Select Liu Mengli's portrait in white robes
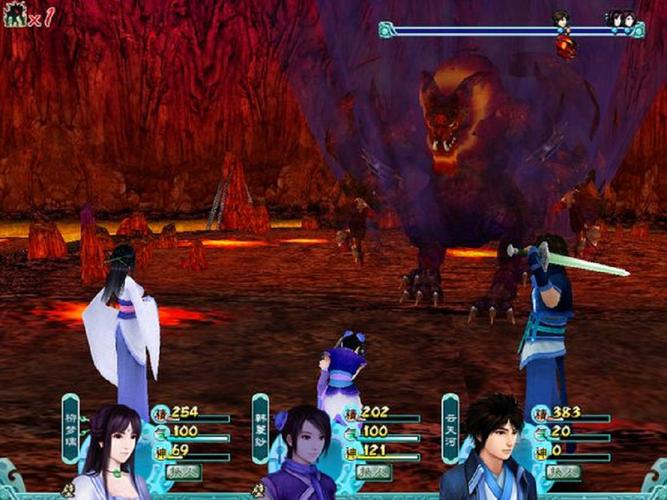This screenshot has height=500, width=667. click(111, 454)
